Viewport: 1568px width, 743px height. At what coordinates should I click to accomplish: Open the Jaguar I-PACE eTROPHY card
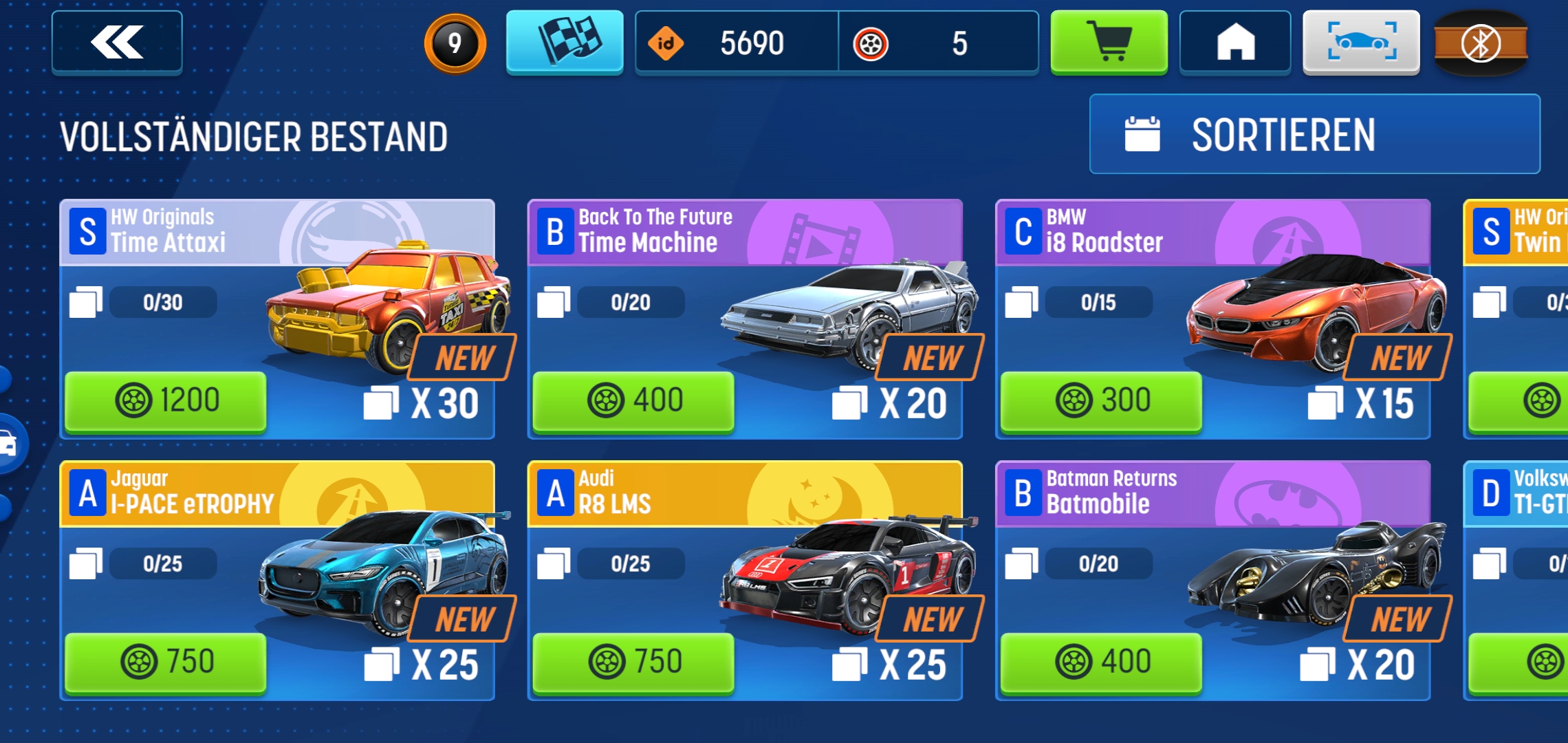click(276, 564)
